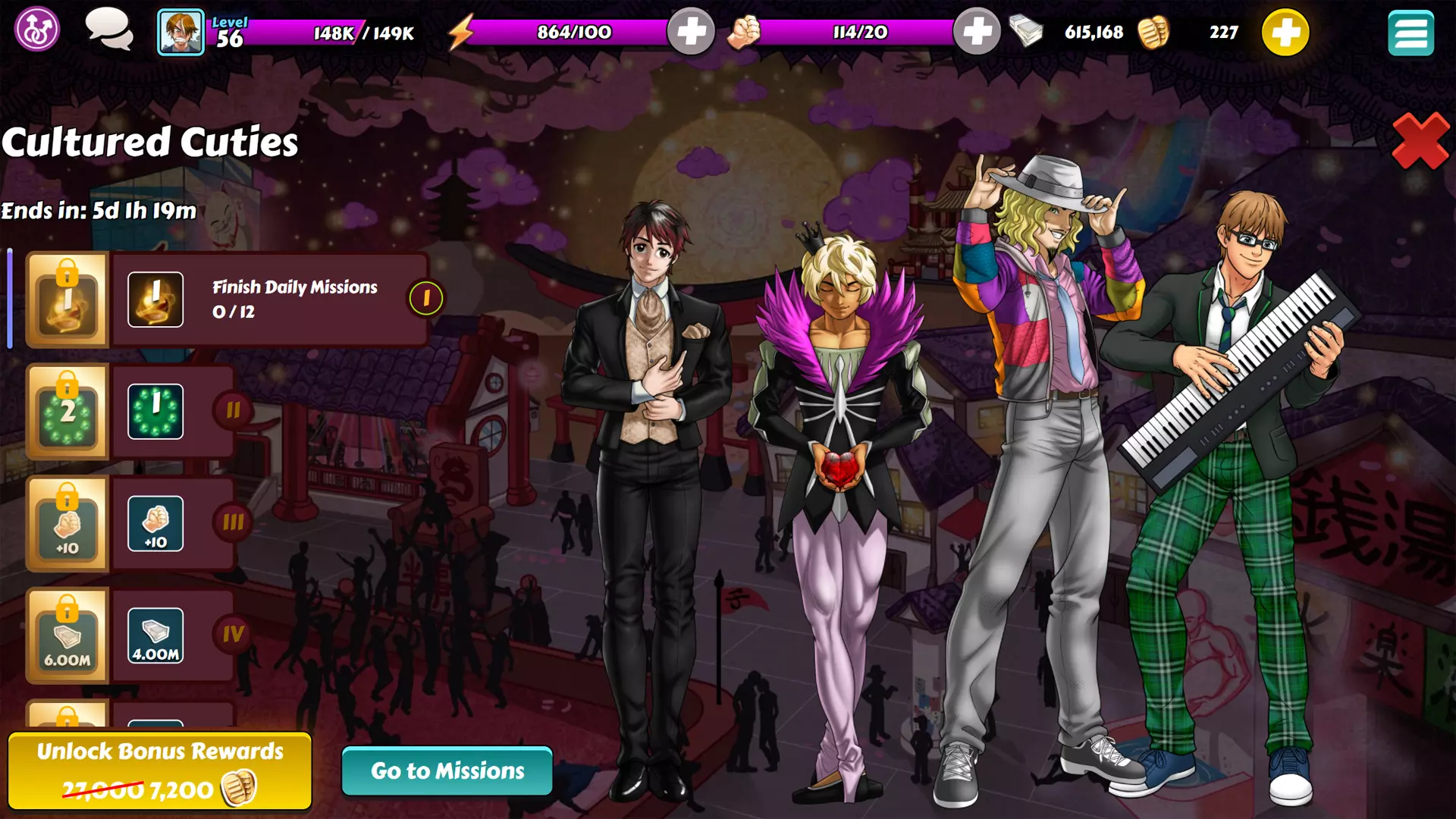Close the Cultured Cuties event panel
1456x819 pixels.
(1420, 142)
